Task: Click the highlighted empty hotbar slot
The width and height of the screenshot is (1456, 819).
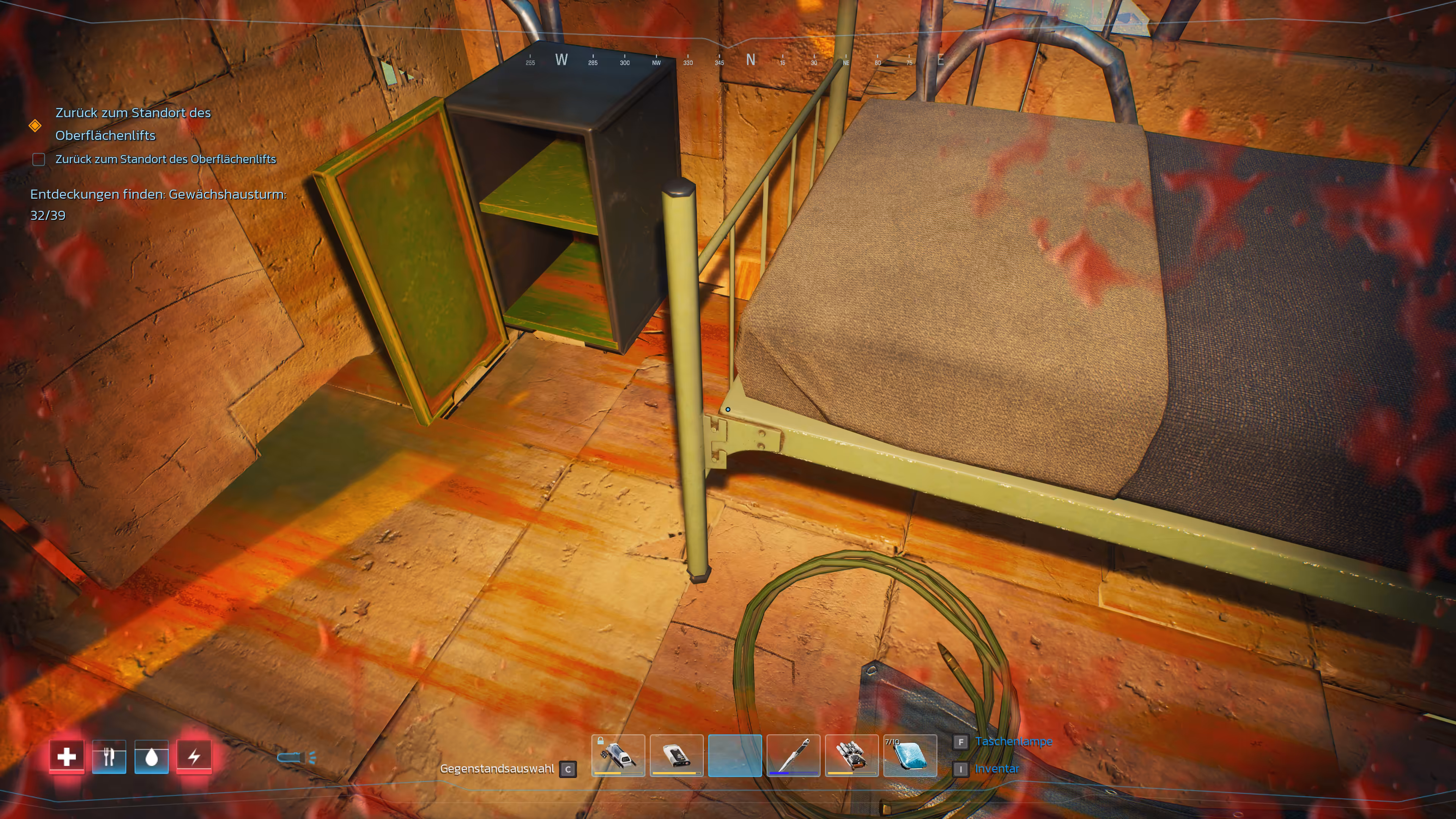Action: coord(735,755)
